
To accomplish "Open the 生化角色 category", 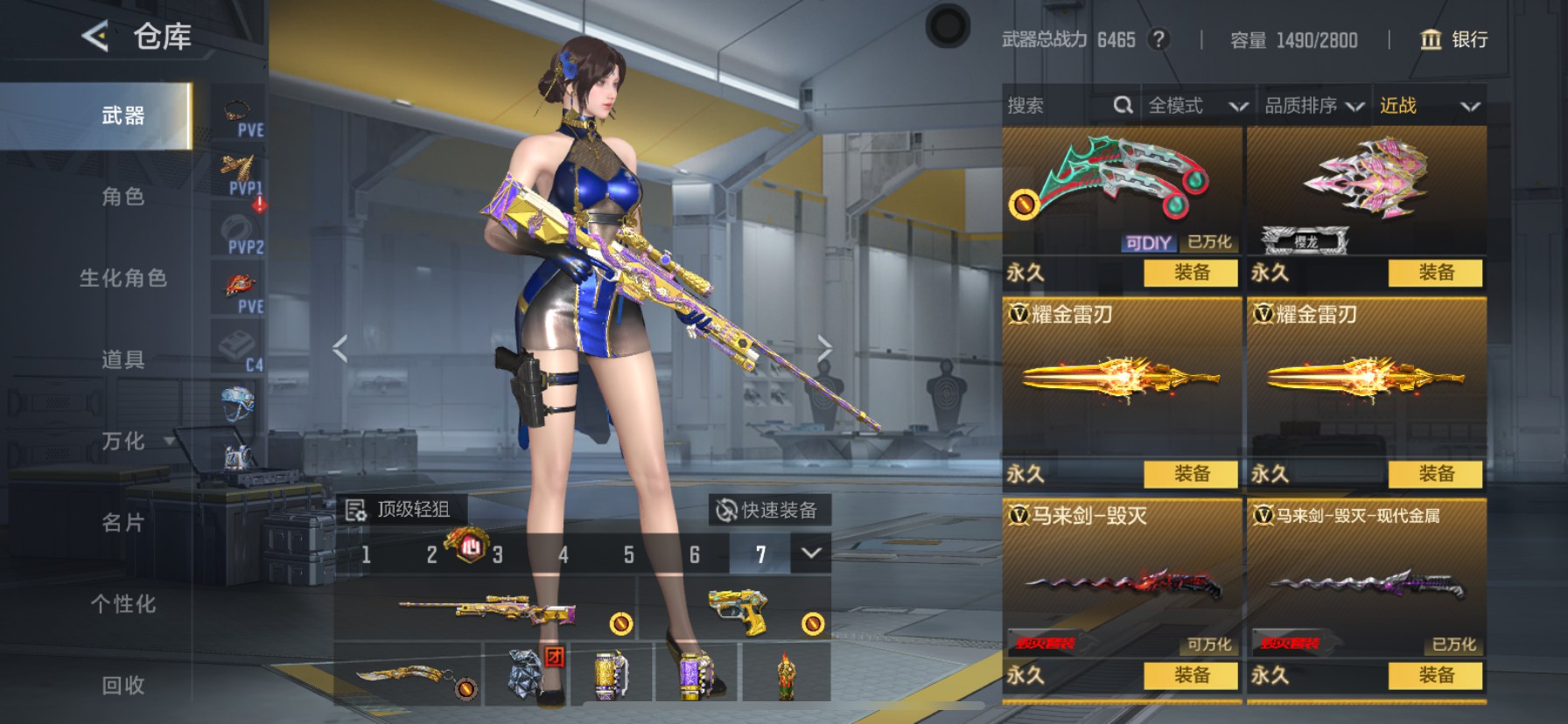I will 122,278.
